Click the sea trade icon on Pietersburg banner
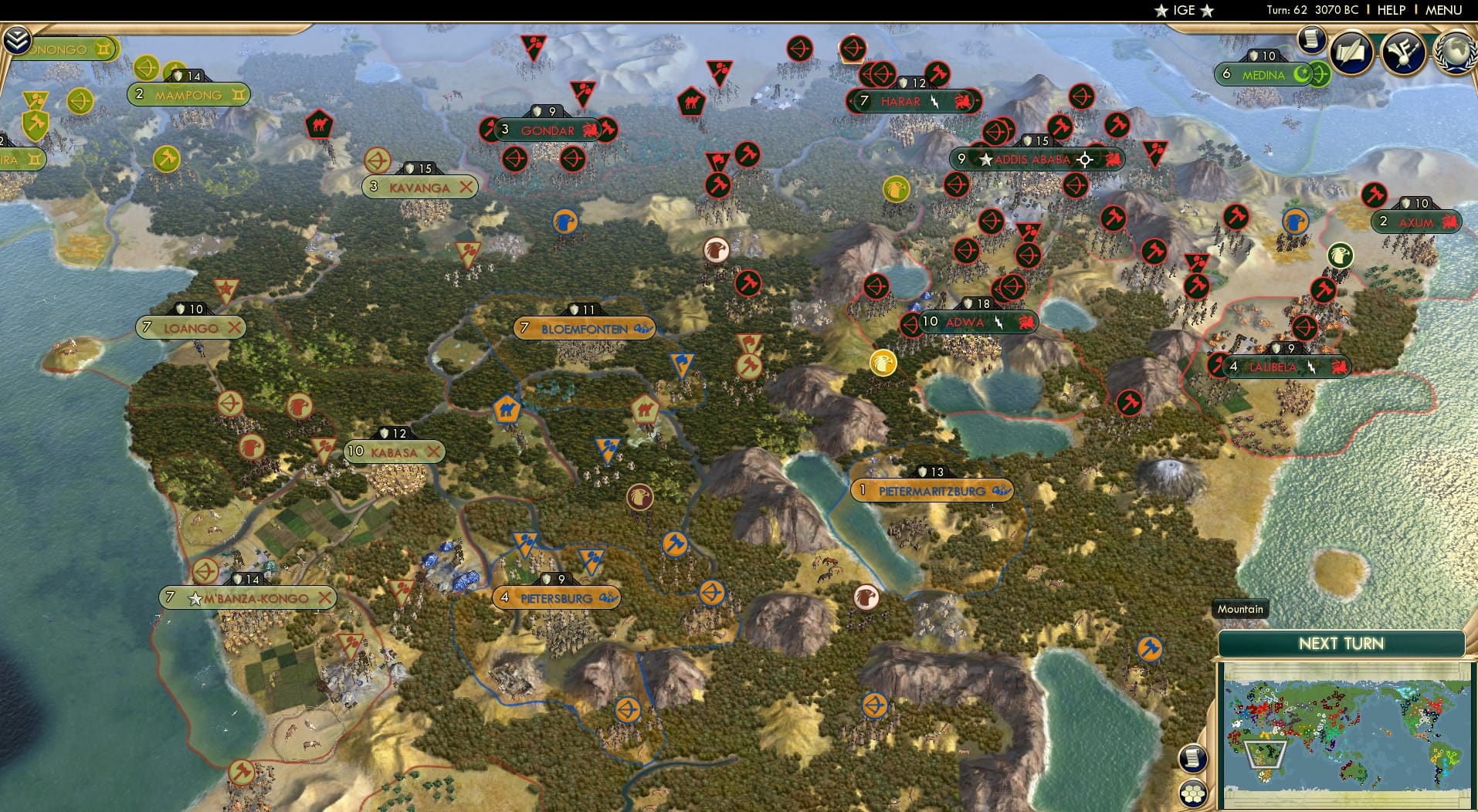Viewport: 1478px width, 812px height. pos(609,597)
